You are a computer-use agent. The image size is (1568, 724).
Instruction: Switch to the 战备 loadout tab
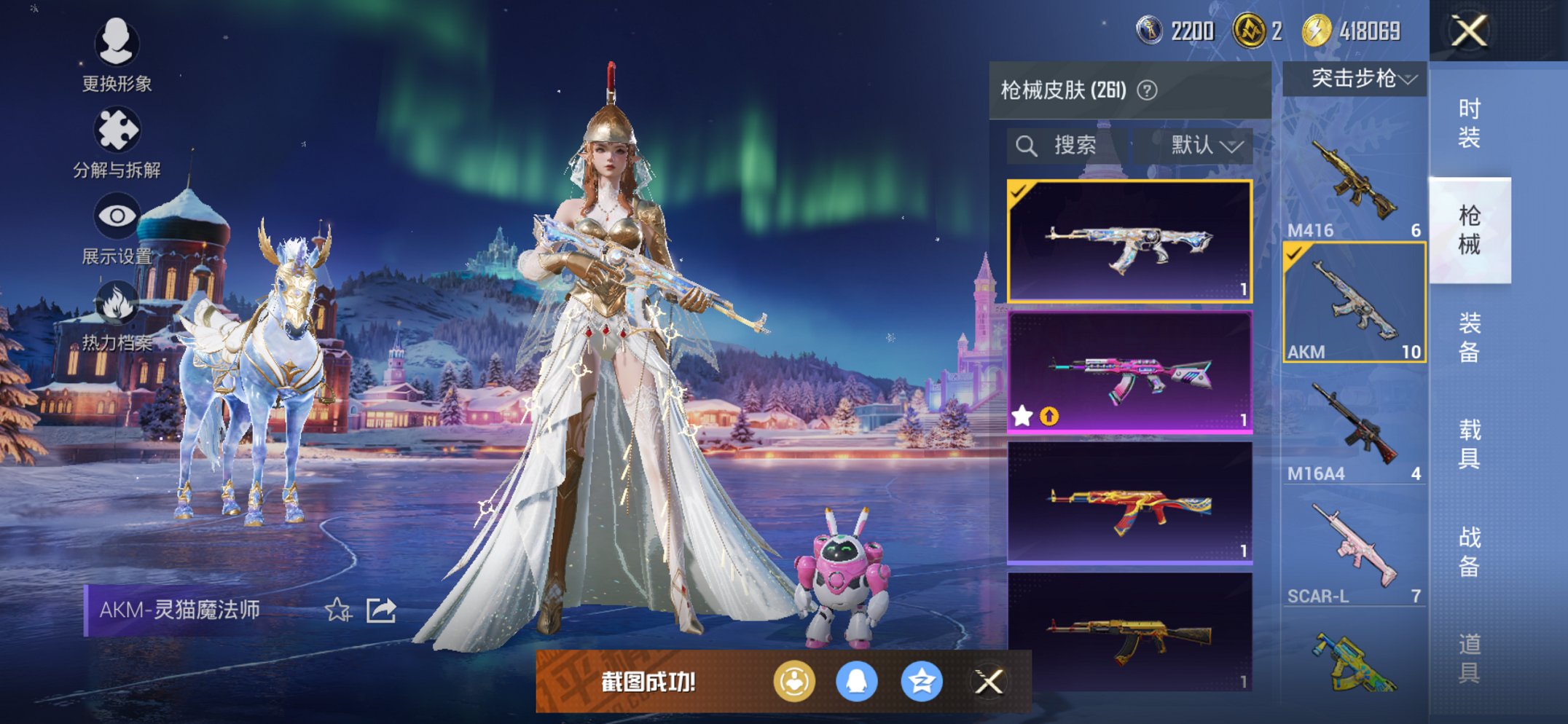pos(1469,551)
